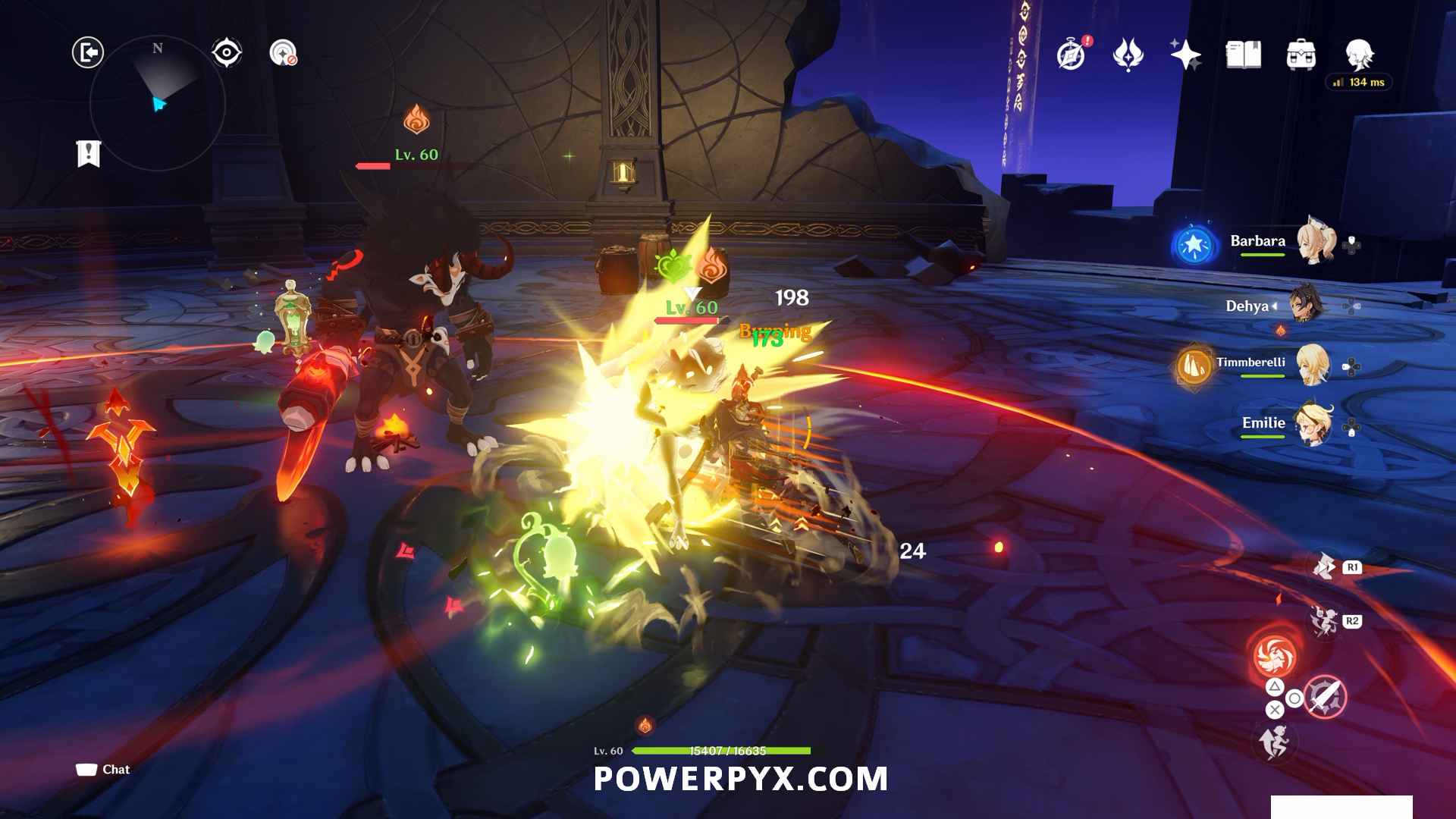This screenshot has height=819, width=1456.
Task: Click the radar icon beside the minimap
Action: 283,52
